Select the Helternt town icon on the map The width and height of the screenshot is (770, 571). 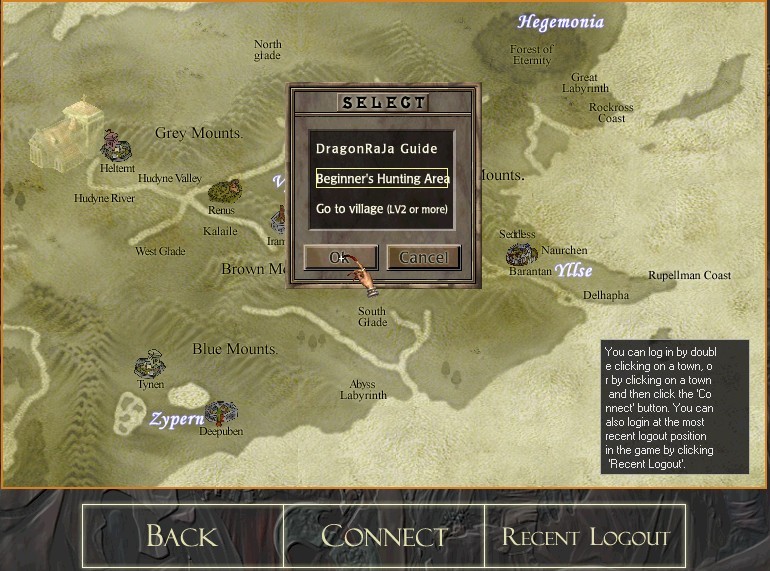click(x=116, y=147)
